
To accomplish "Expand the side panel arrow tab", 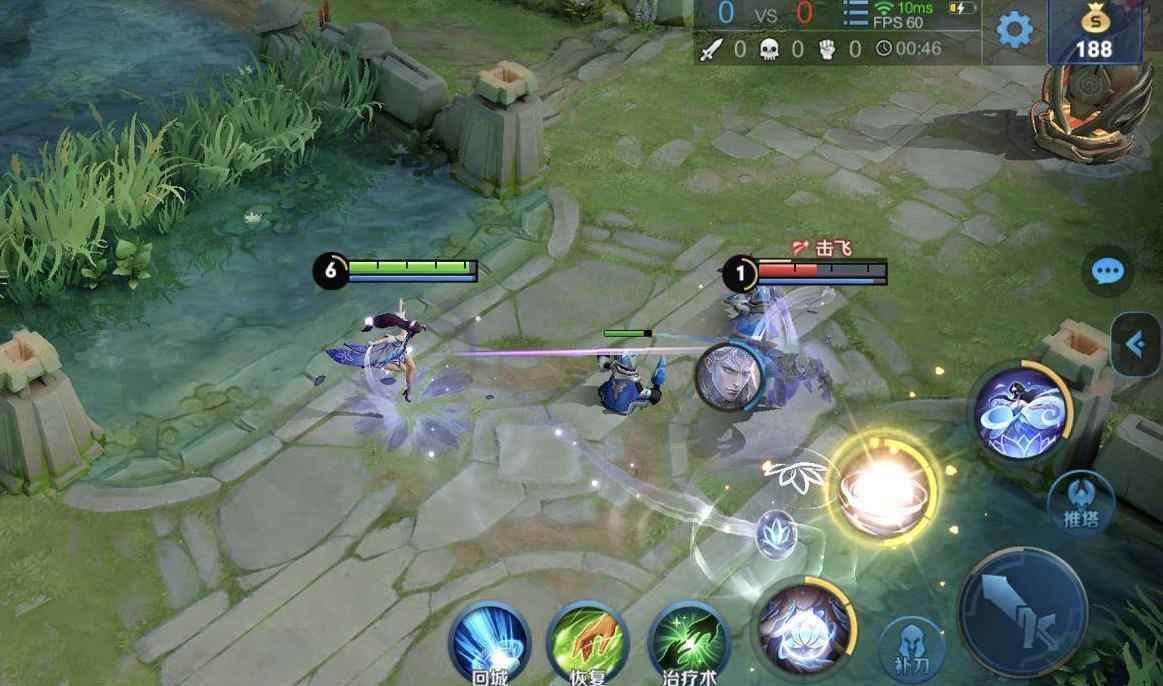I will (1137, 344).
